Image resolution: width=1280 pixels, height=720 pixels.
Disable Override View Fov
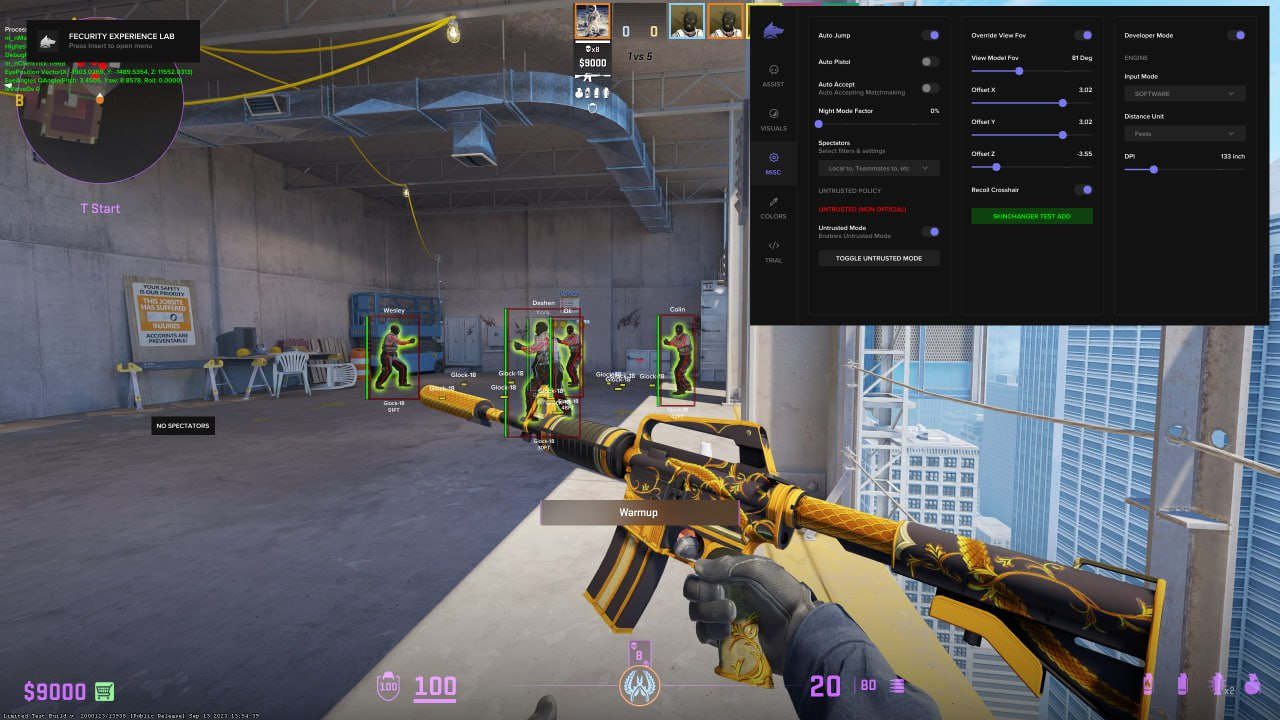(x=1082, y=35)
